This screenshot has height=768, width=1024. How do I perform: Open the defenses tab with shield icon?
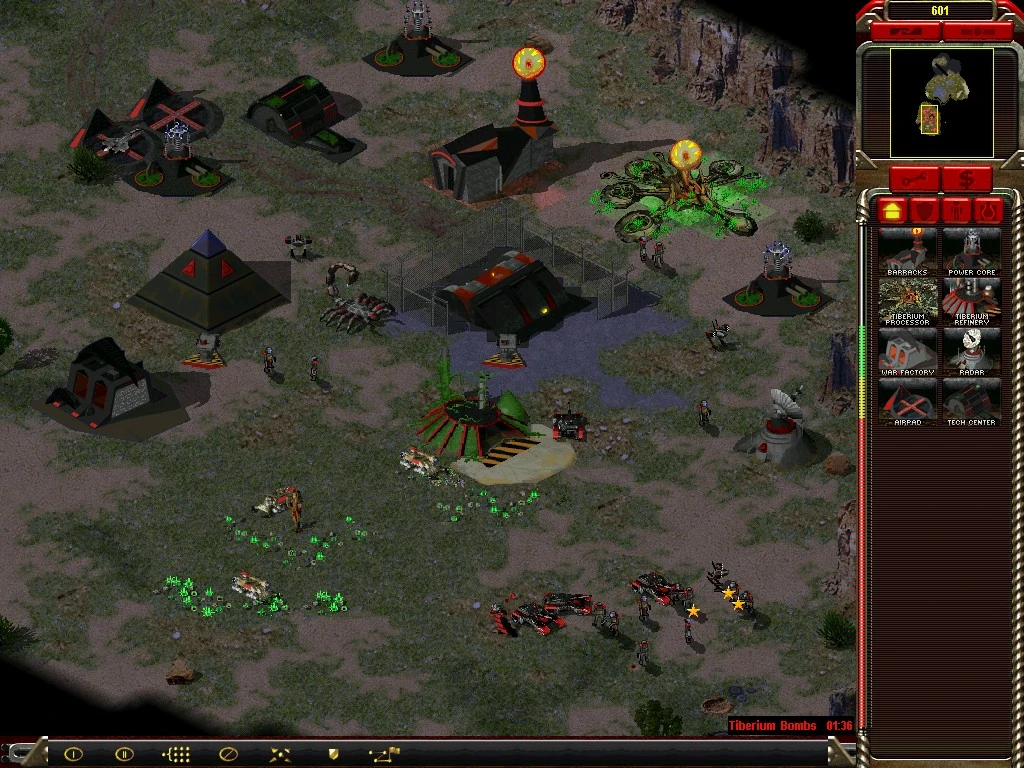tap(926, 211)
